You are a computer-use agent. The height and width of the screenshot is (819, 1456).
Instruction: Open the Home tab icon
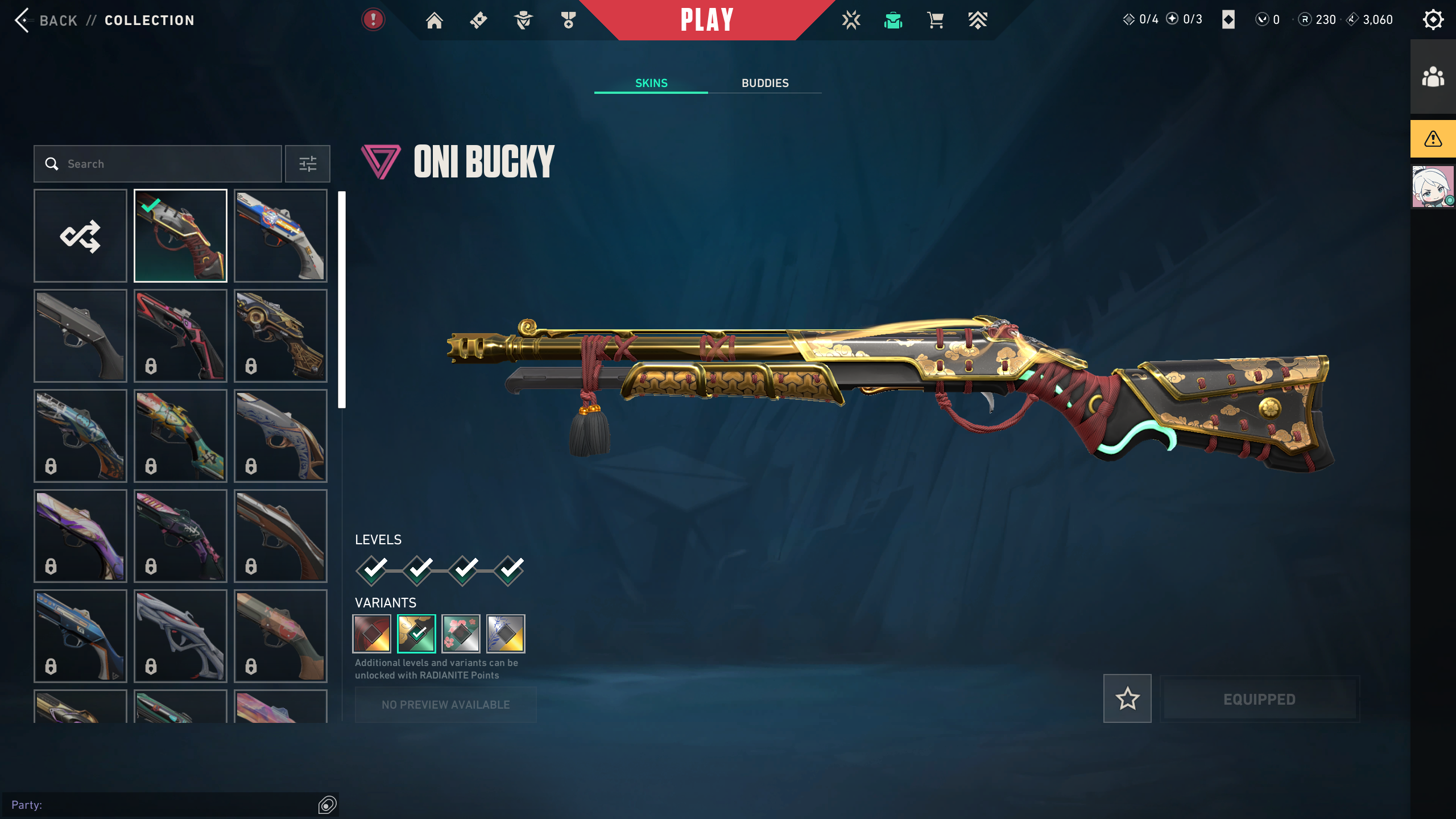pyautogui.click(x=435, y=20)
